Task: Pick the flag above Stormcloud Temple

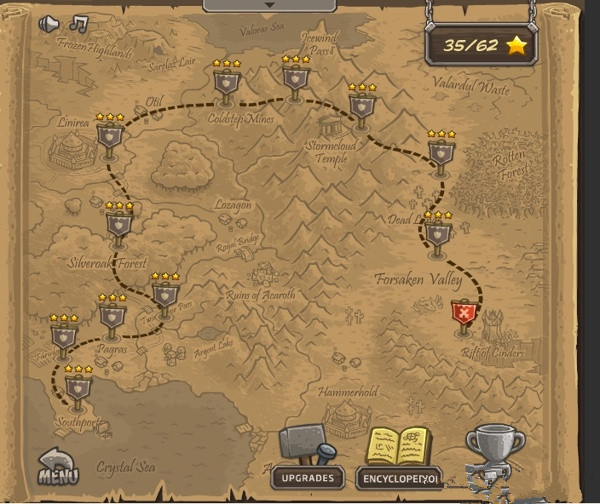Action: (362, 106)
